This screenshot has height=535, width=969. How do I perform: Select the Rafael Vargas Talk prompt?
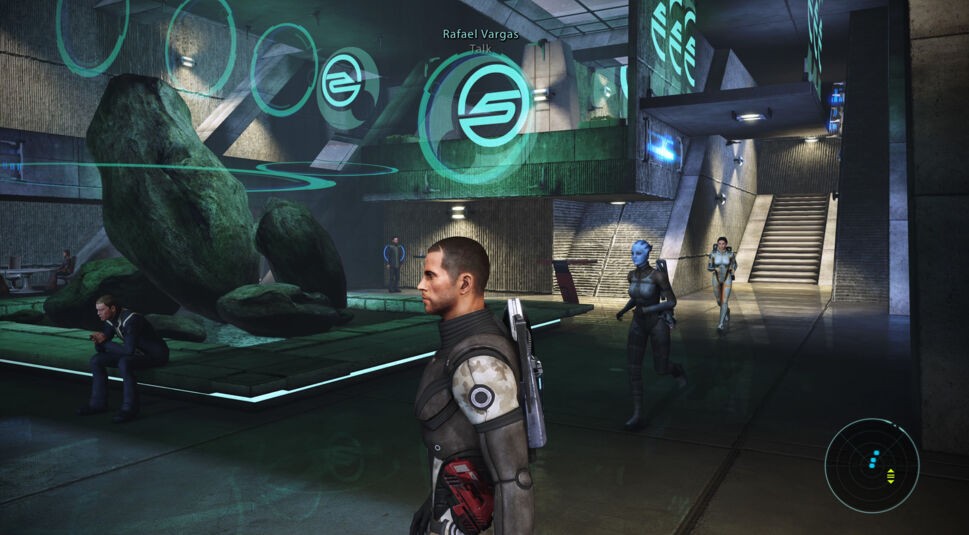coord(480,40)
